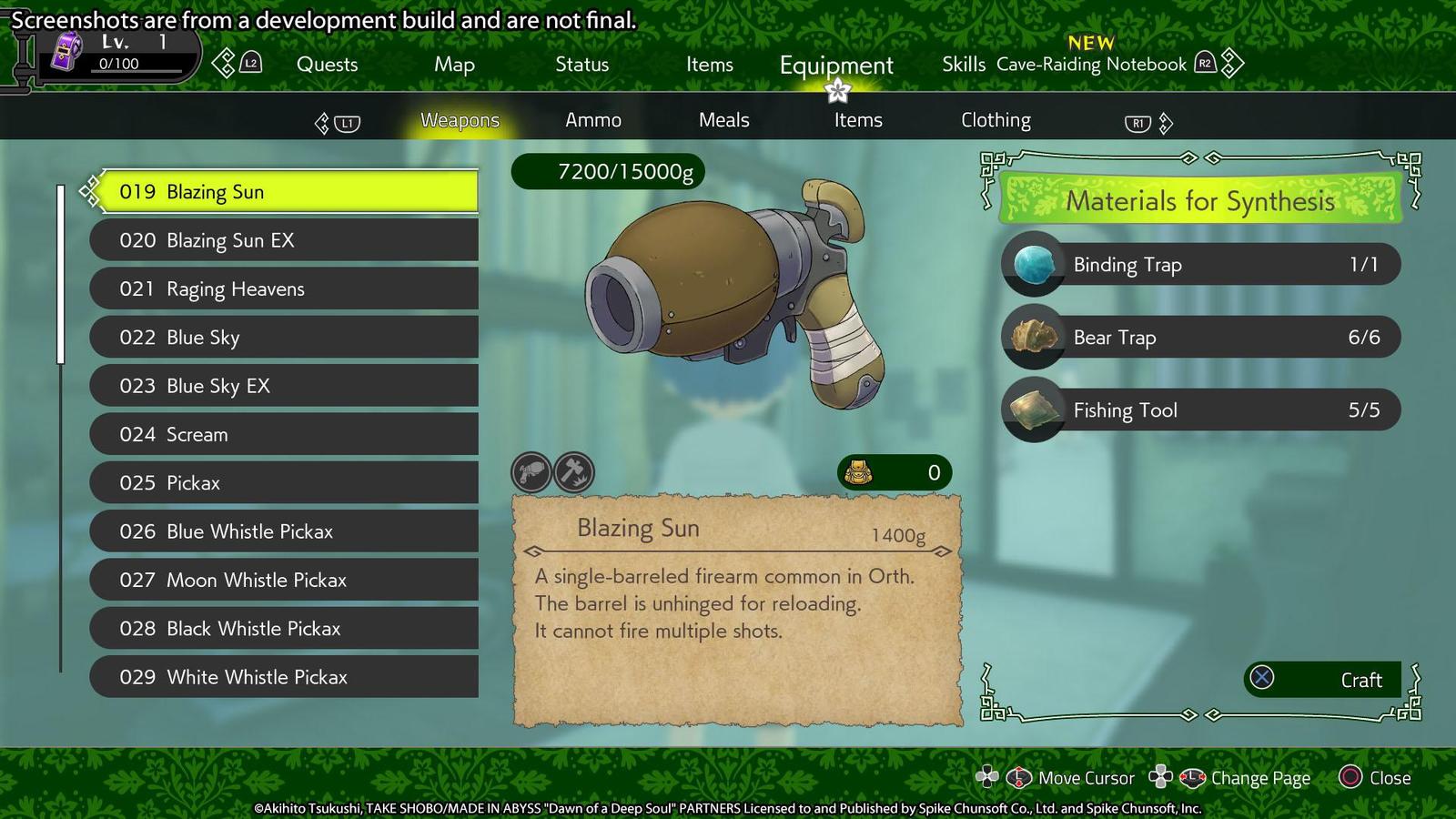Click the Binding Trap material row
The width and height of the screenshot is (1456, 819).
(1200, 265)
